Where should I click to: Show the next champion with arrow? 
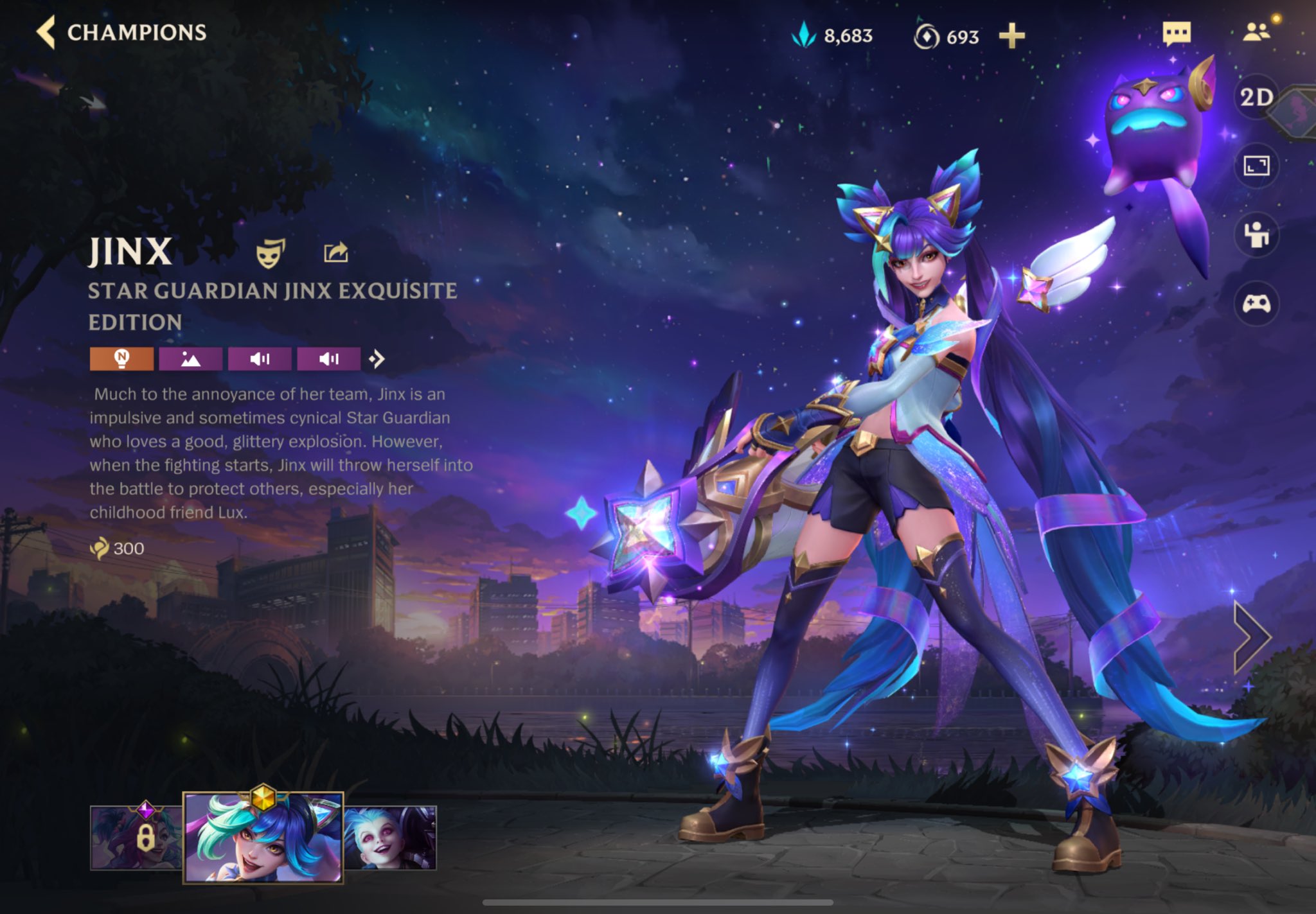(1252, 637)
